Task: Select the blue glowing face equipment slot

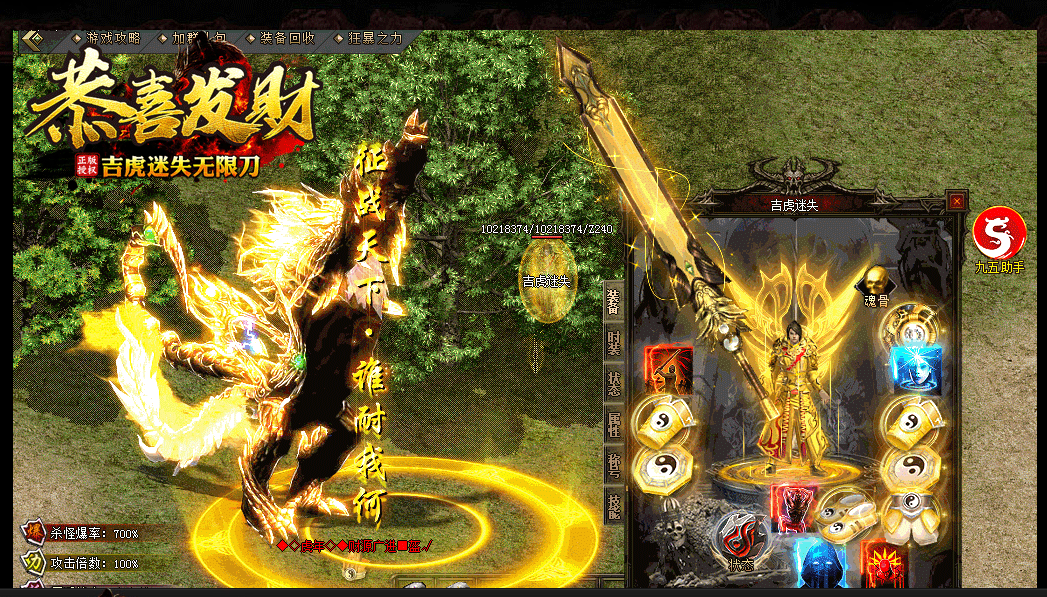Action: (916, 369)
